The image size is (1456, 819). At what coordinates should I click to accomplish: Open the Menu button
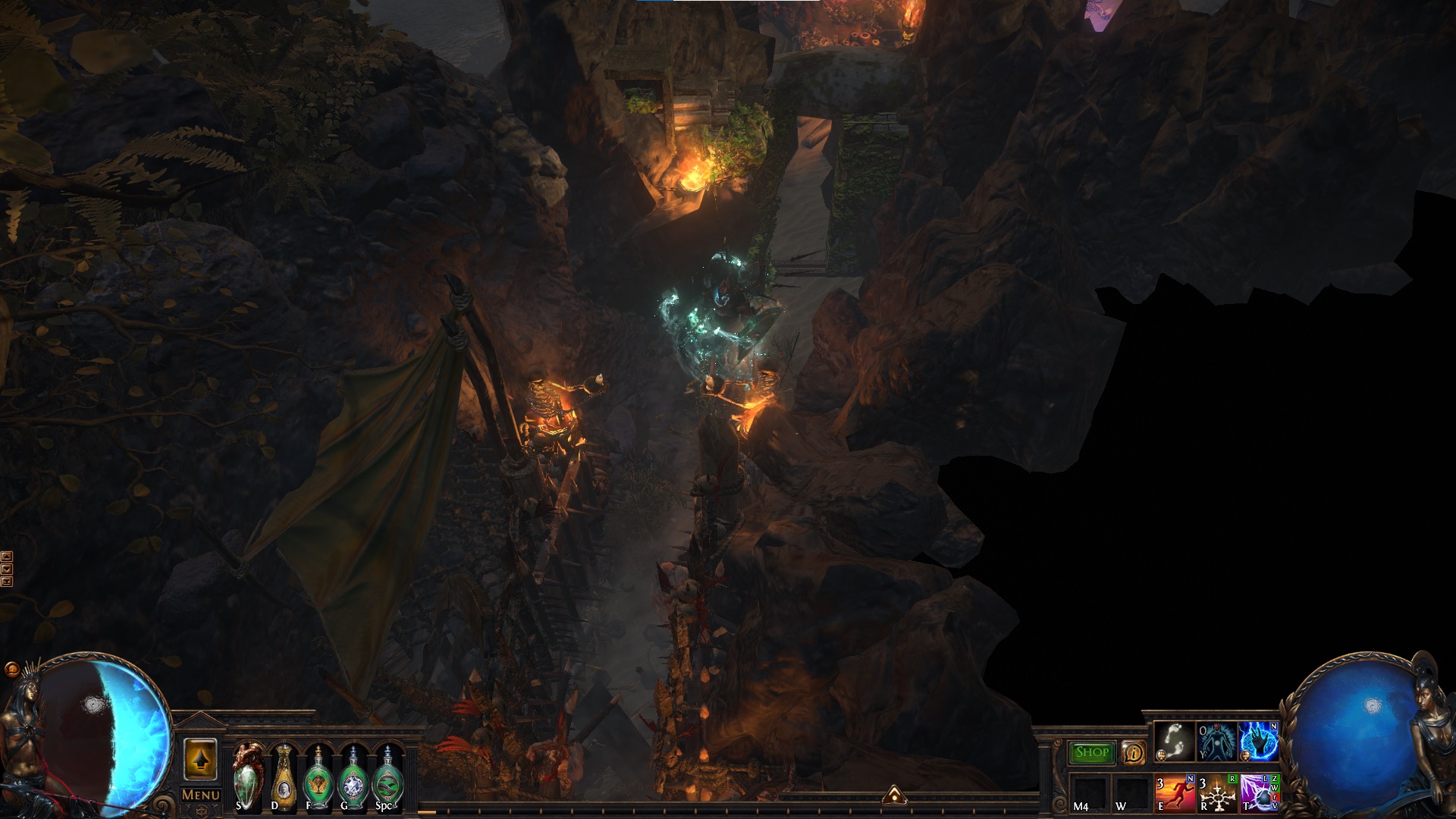point(200,795)
